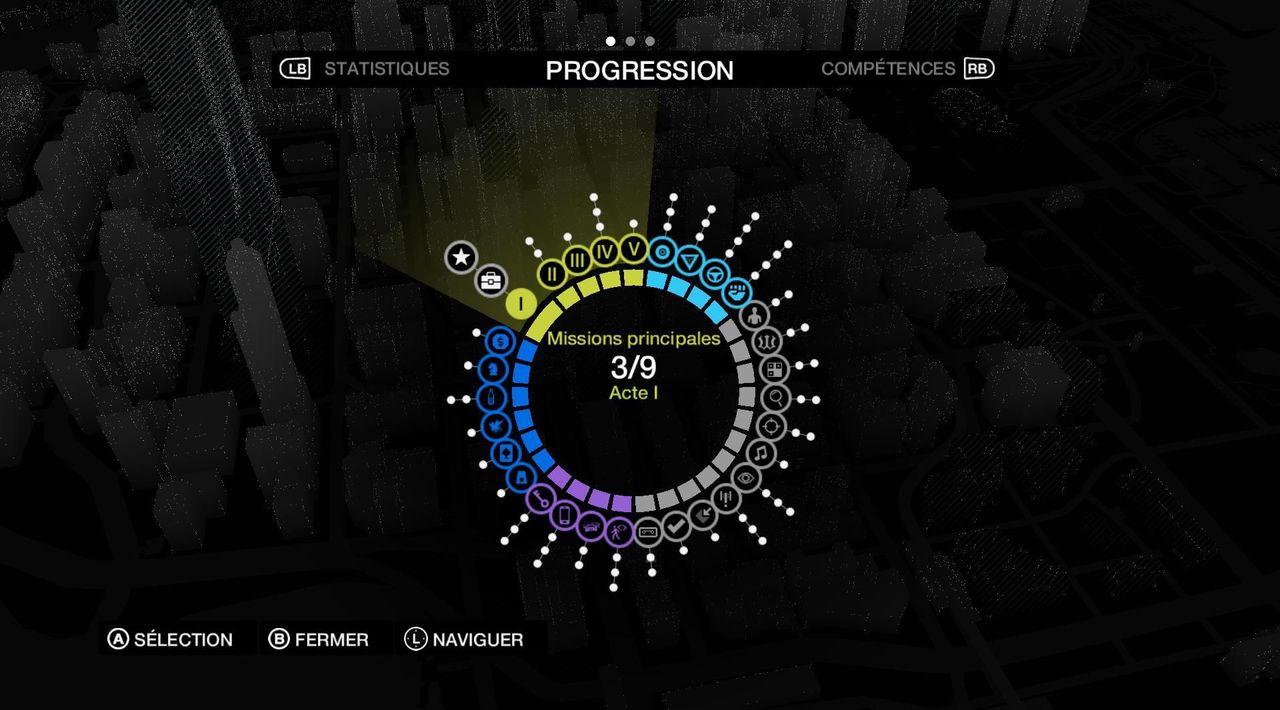Select the purple key icon node

[x=540, y=497]
